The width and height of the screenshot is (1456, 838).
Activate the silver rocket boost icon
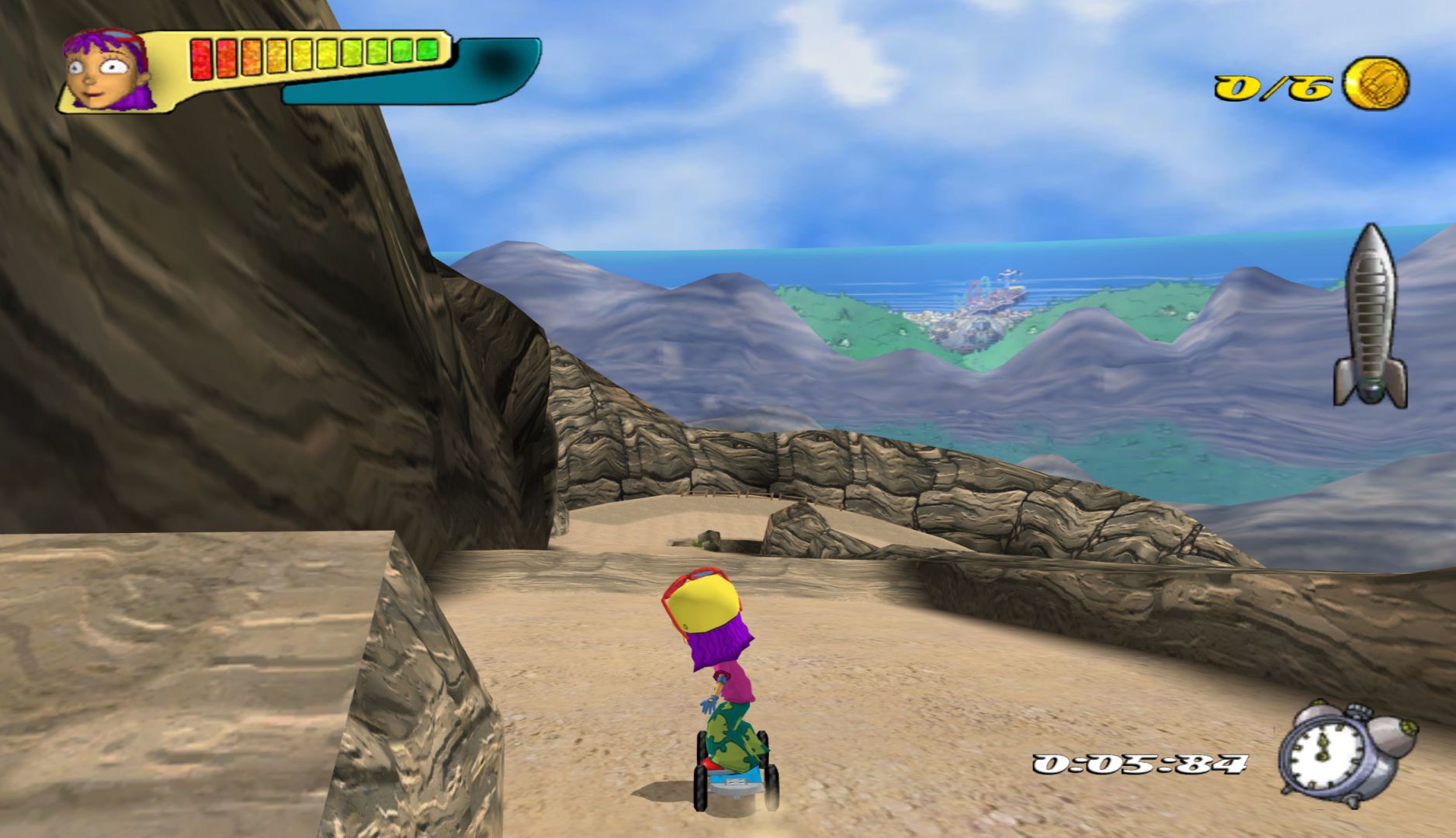[x=1371, y=316]
